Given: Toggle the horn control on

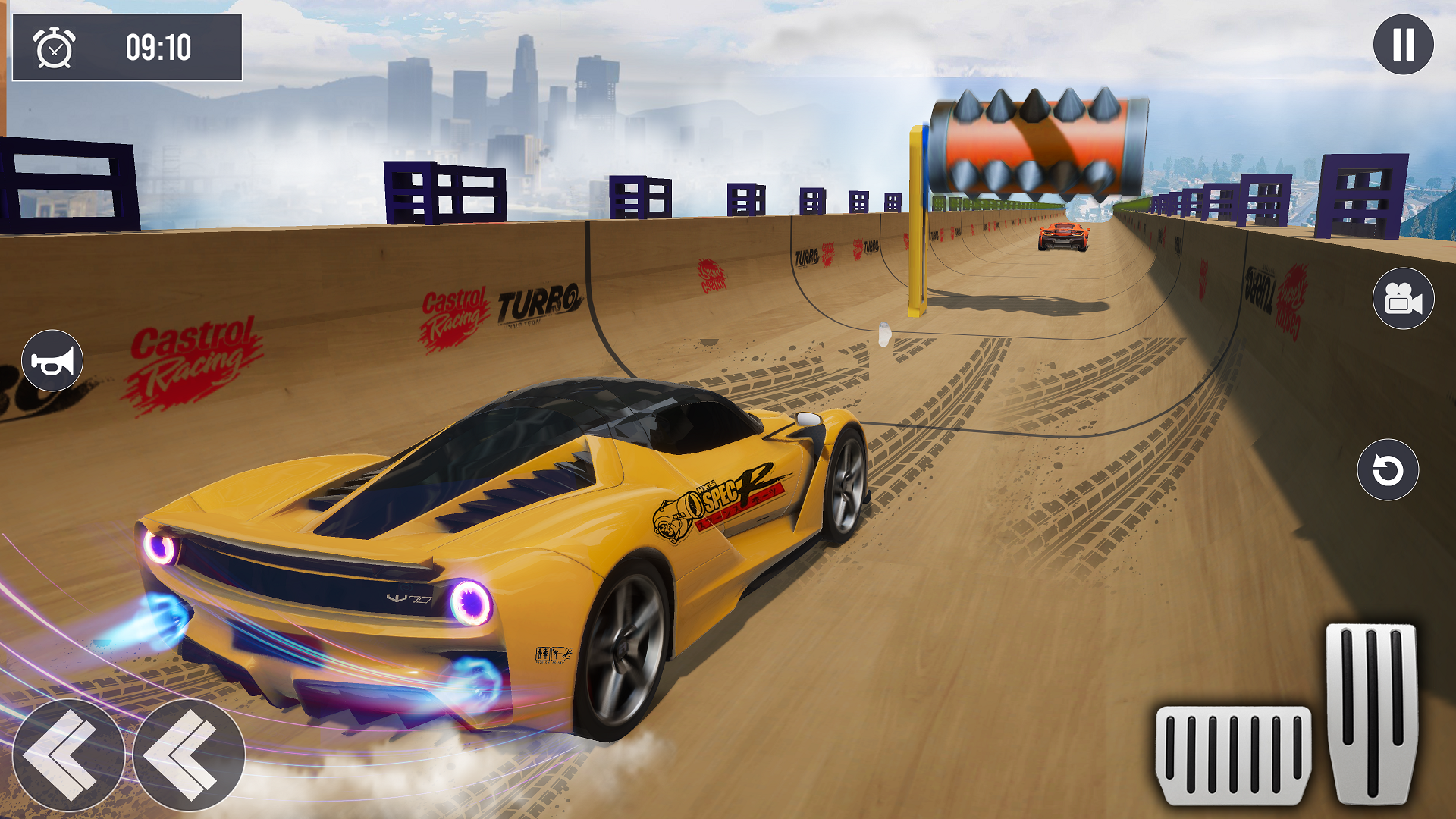Looking at the screenshot, I should [52, 359].
